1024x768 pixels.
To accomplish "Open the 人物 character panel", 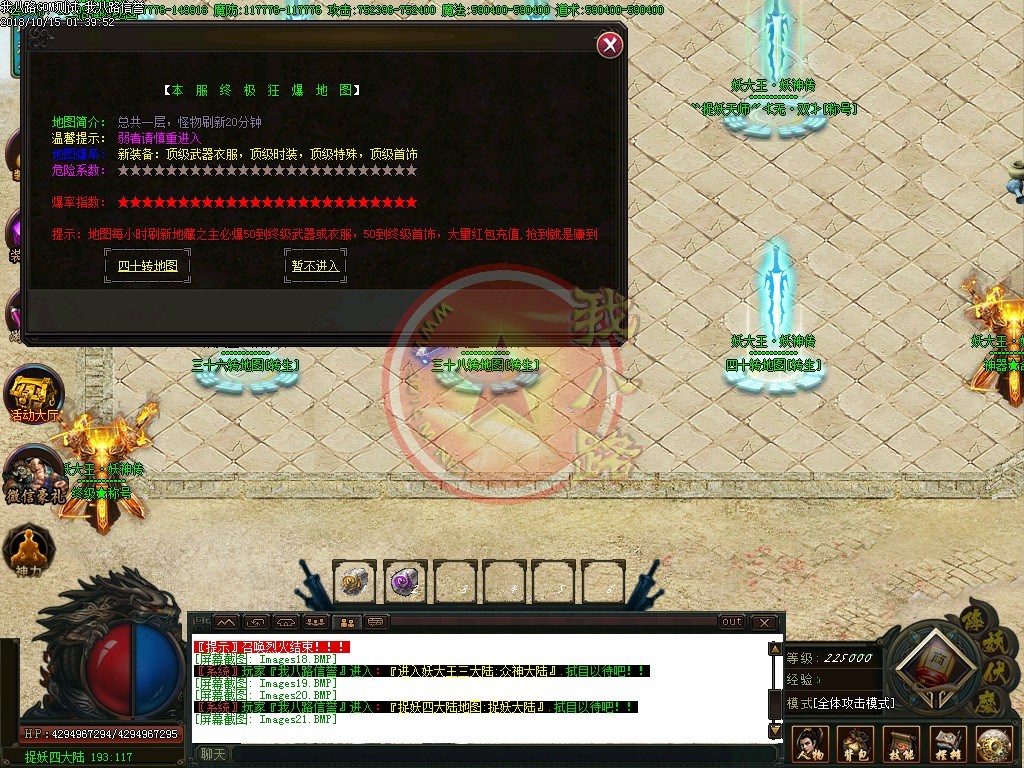I will coord(810,743).
